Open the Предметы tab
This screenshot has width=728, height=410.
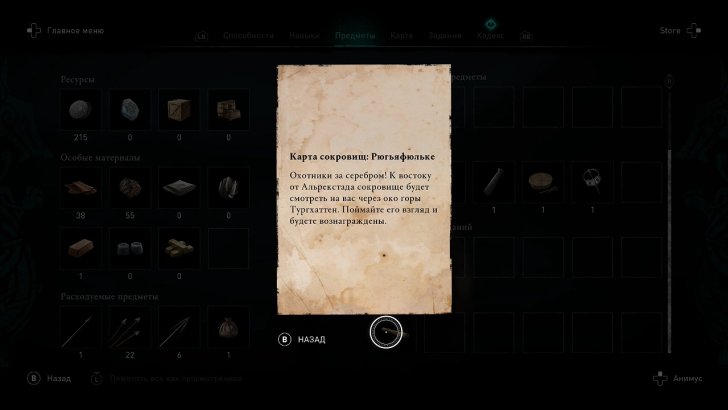pyautogui.click(x=354, y=36)
